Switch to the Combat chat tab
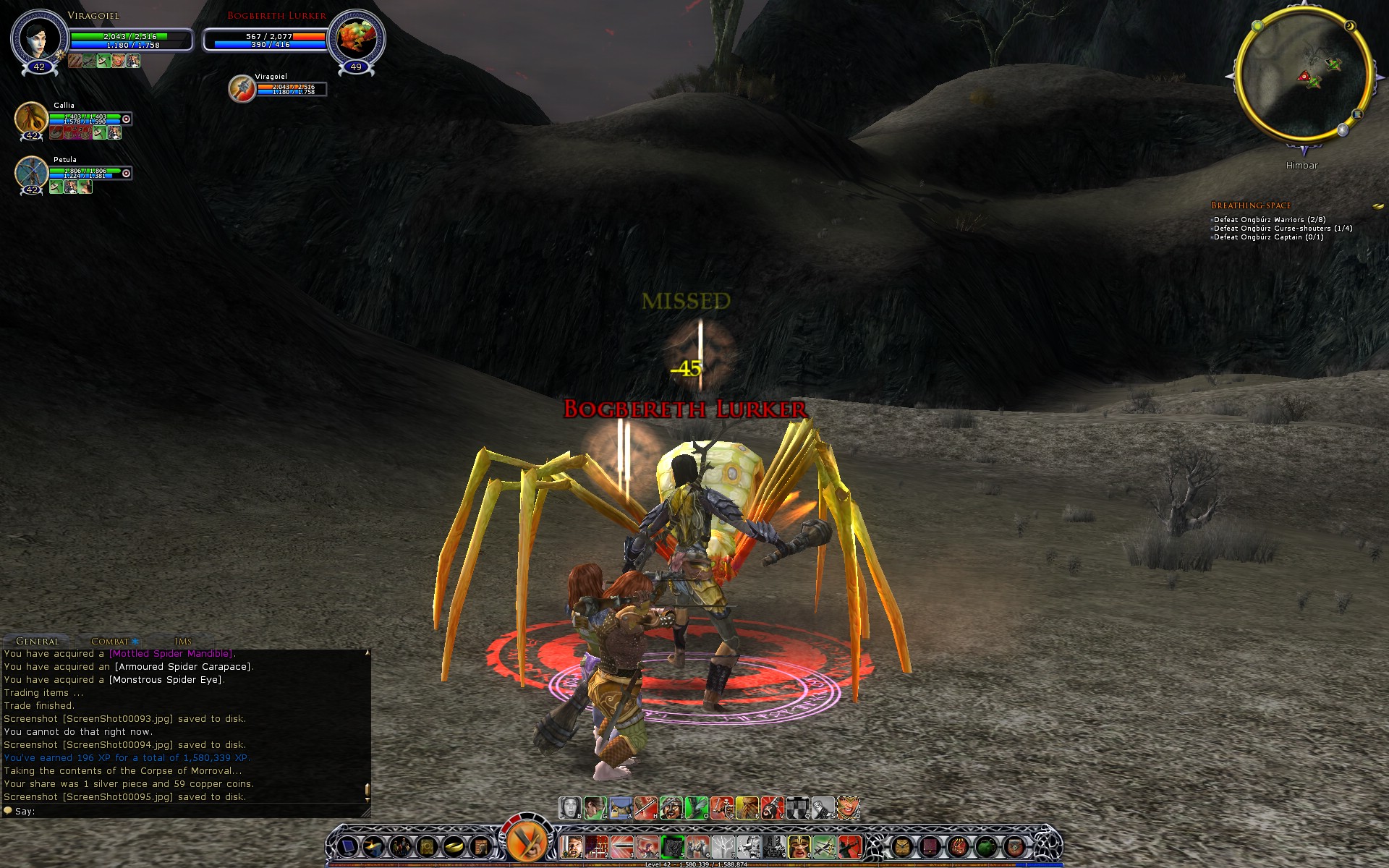Screen dimensions: 1389x868 pos(110,641)
